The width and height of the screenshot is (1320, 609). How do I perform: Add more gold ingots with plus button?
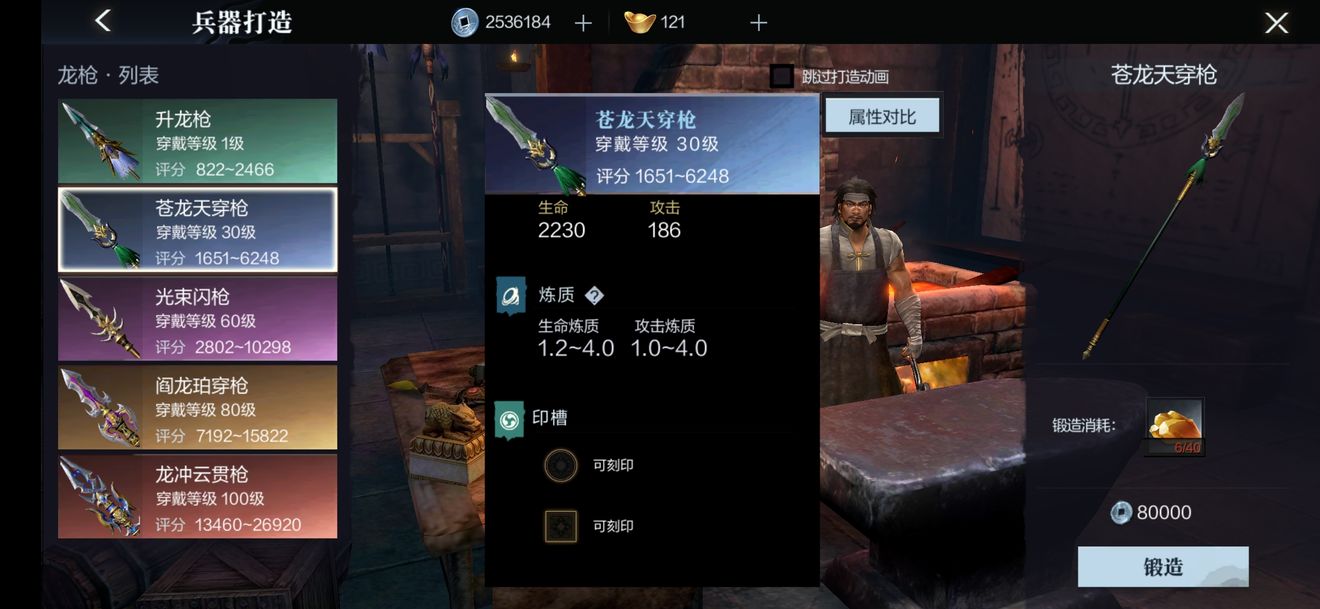(x=758, y=23)
